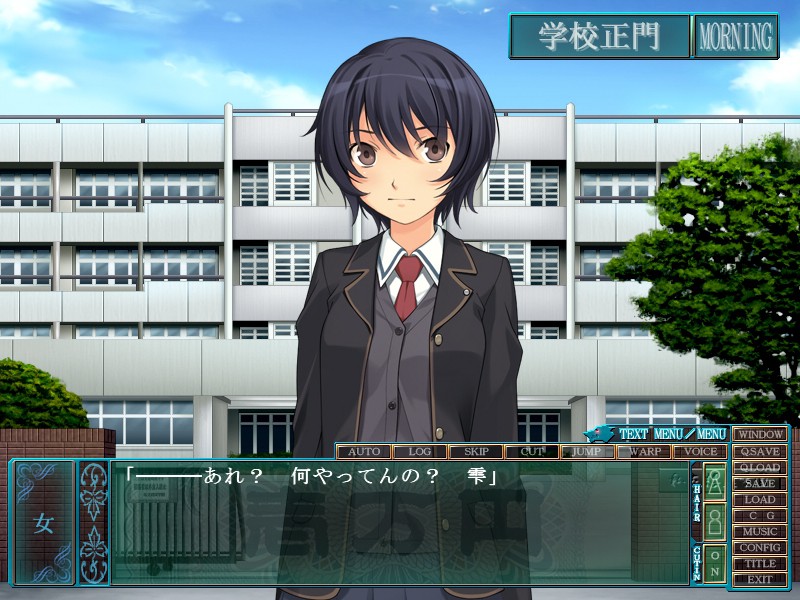This screenshot has width=800, height=600.
Task: Replay the line with VOICE button
Action: (699, 452)
